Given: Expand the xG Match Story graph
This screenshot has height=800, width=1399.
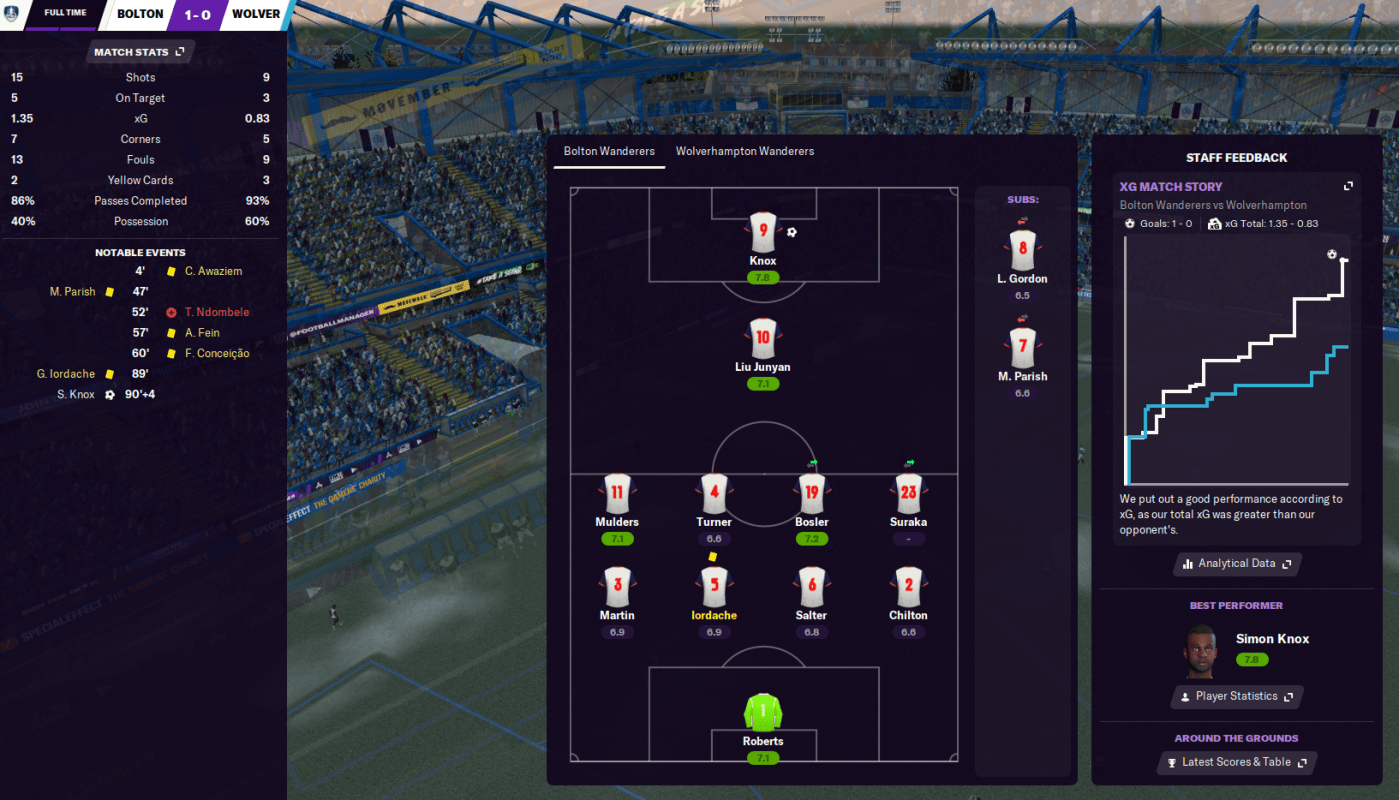Looking at the screenshot, I should (x=1348, y=186).
